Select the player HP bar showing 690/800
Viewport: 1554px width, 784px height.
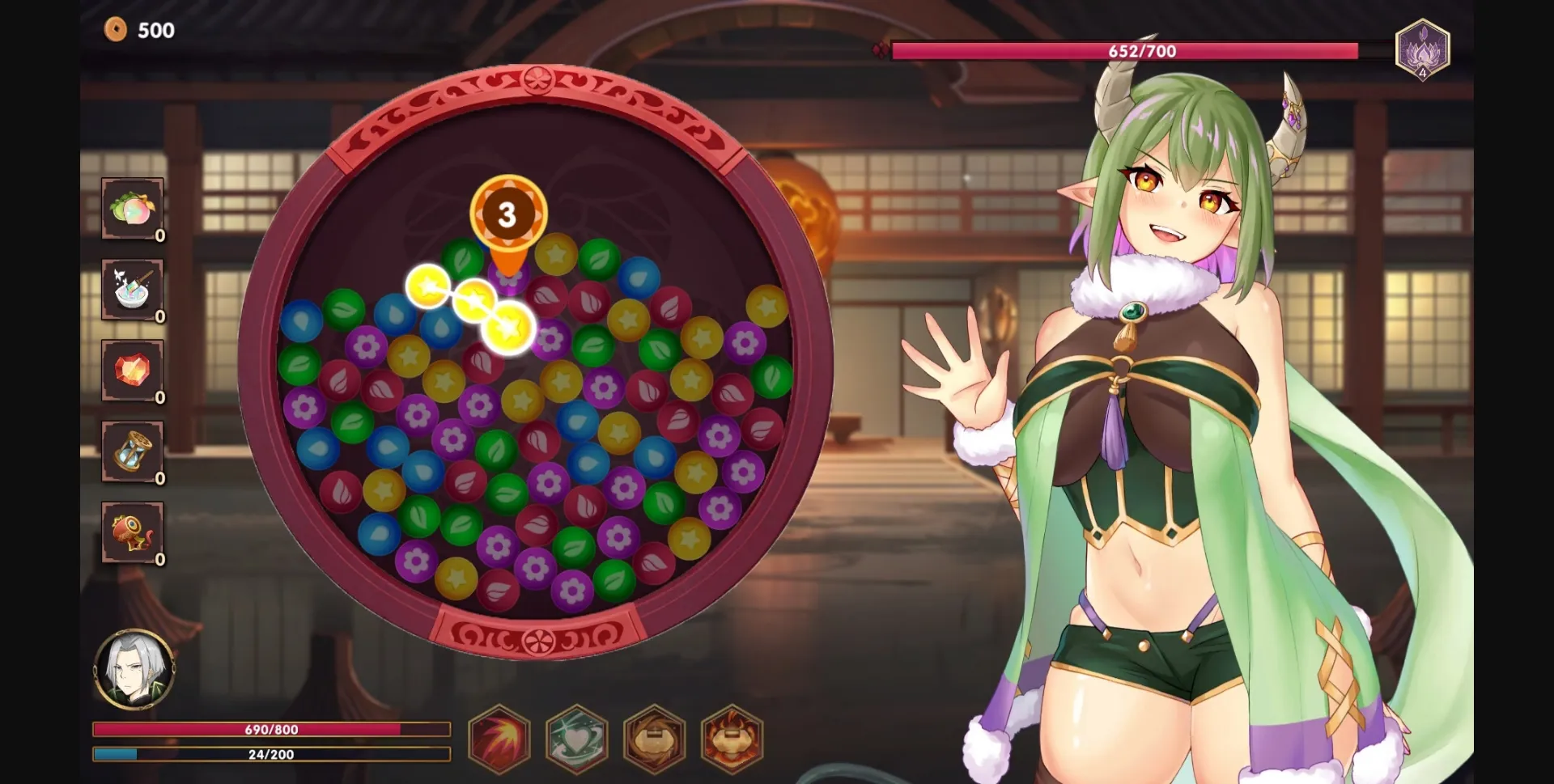tap(270, 730)
